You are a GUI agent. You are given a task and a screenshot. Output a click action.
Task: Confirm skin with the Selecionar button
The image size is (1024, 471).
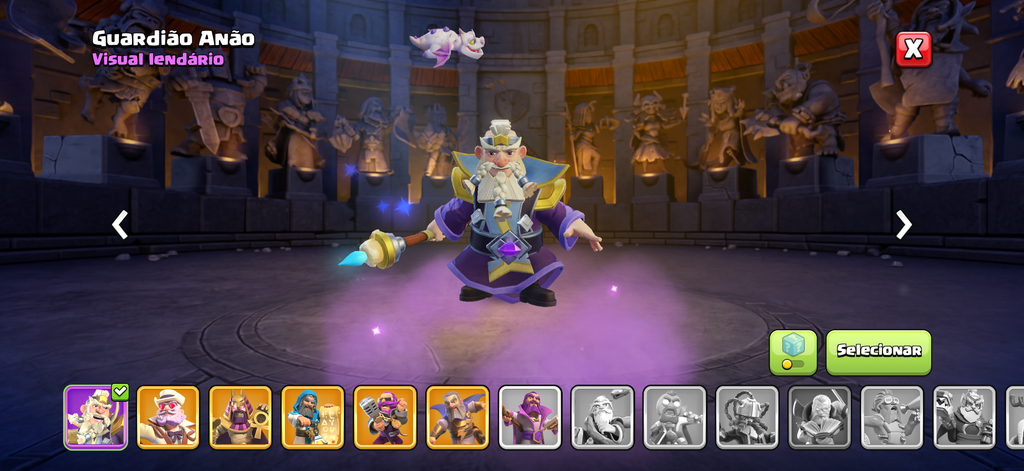click(x=878, y=351)
